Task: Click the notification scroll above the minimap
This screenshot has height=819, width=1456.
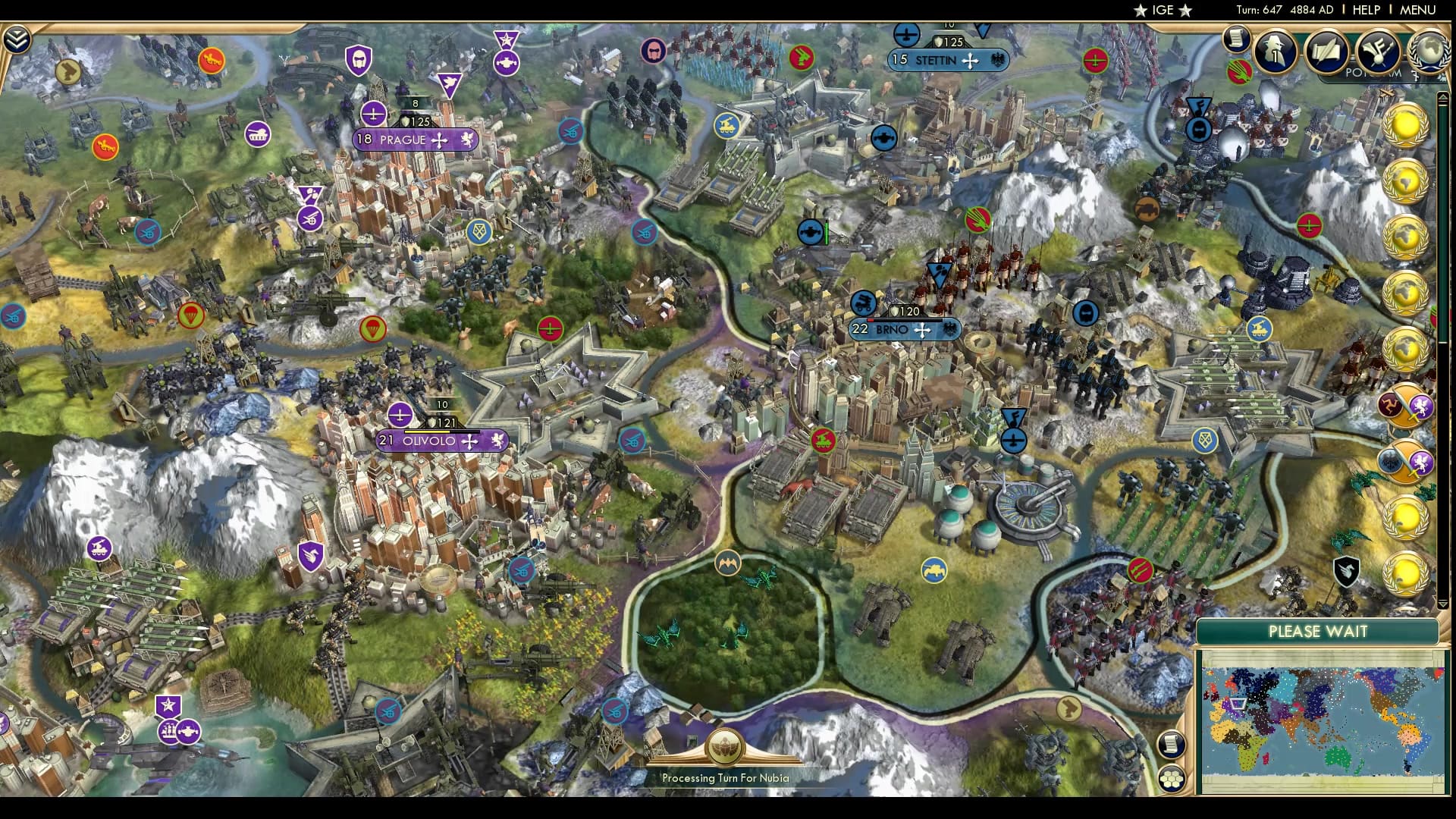Action: pos(1170,745)
